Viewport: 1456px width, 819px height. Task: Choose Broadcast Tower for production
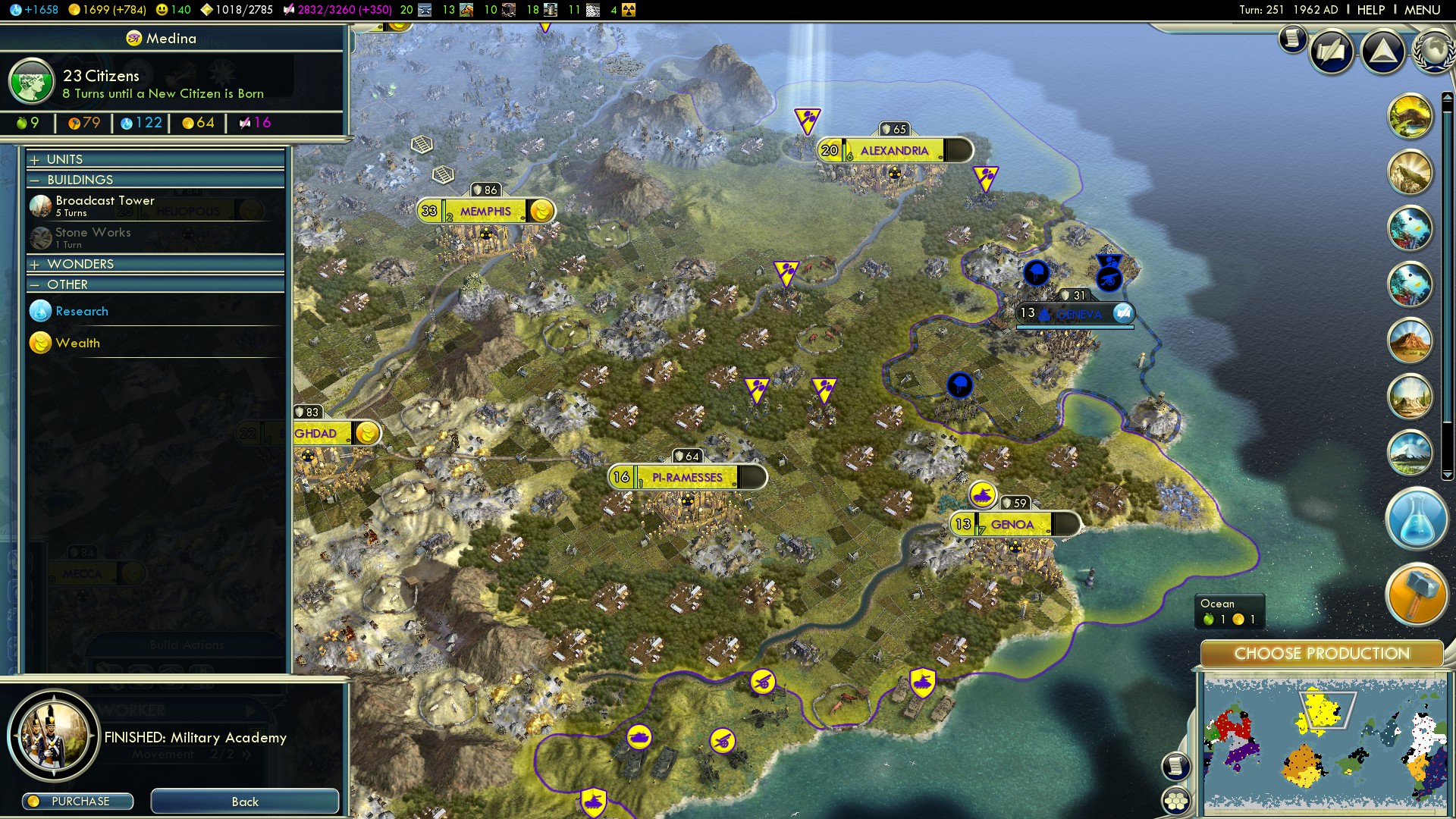105,205
